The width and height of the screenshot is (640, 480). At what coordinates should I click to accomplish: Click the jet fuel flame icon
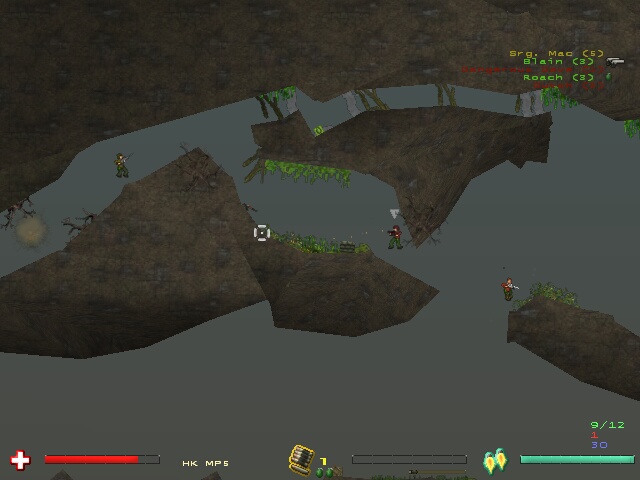(494, 461)
